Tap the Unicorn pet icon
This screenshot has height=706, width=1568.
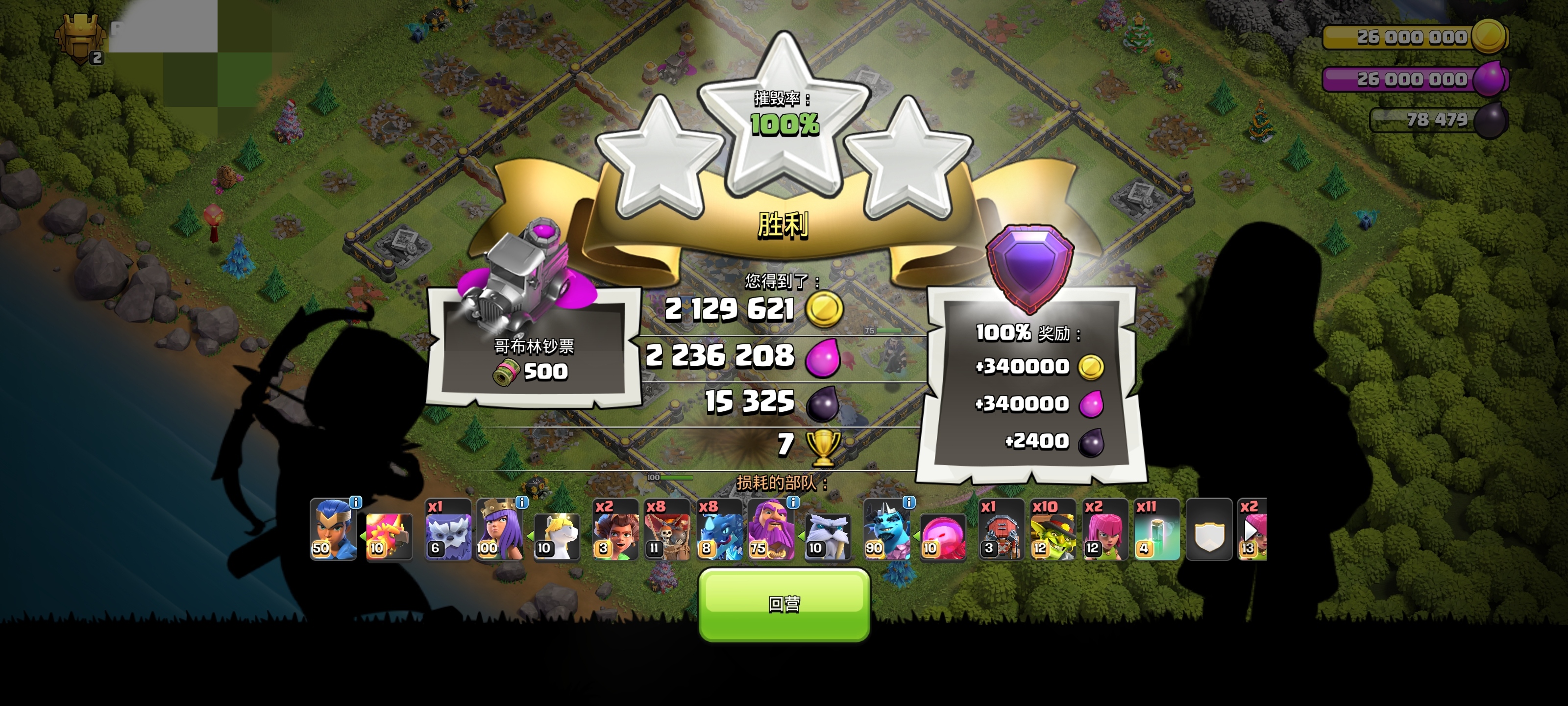click(x=556, y=536)
